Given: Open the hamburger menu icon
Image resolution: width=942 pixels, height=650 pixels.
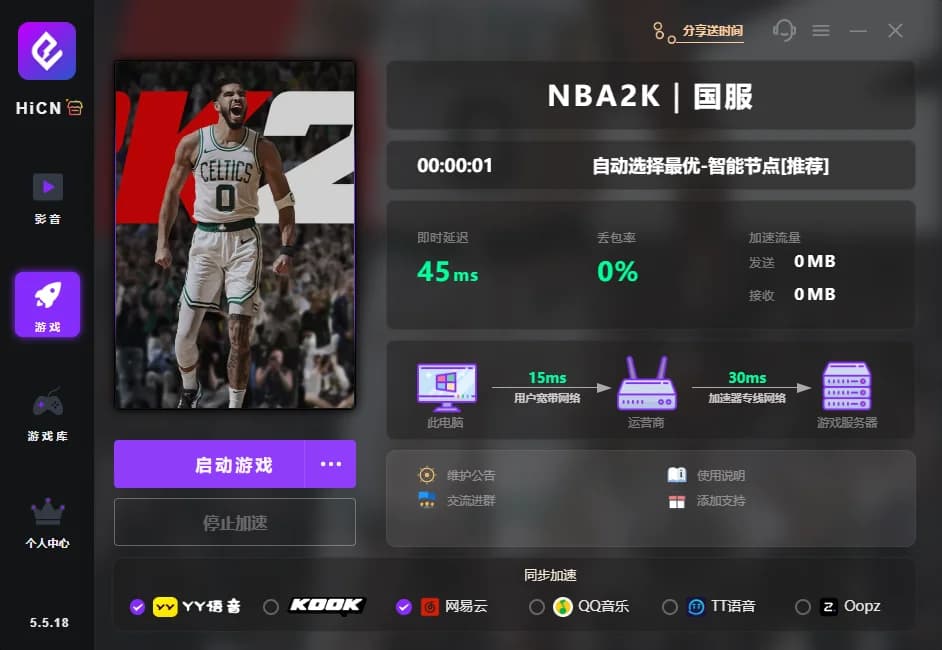Looking at the screenshot, I should (x=821, y=31).
